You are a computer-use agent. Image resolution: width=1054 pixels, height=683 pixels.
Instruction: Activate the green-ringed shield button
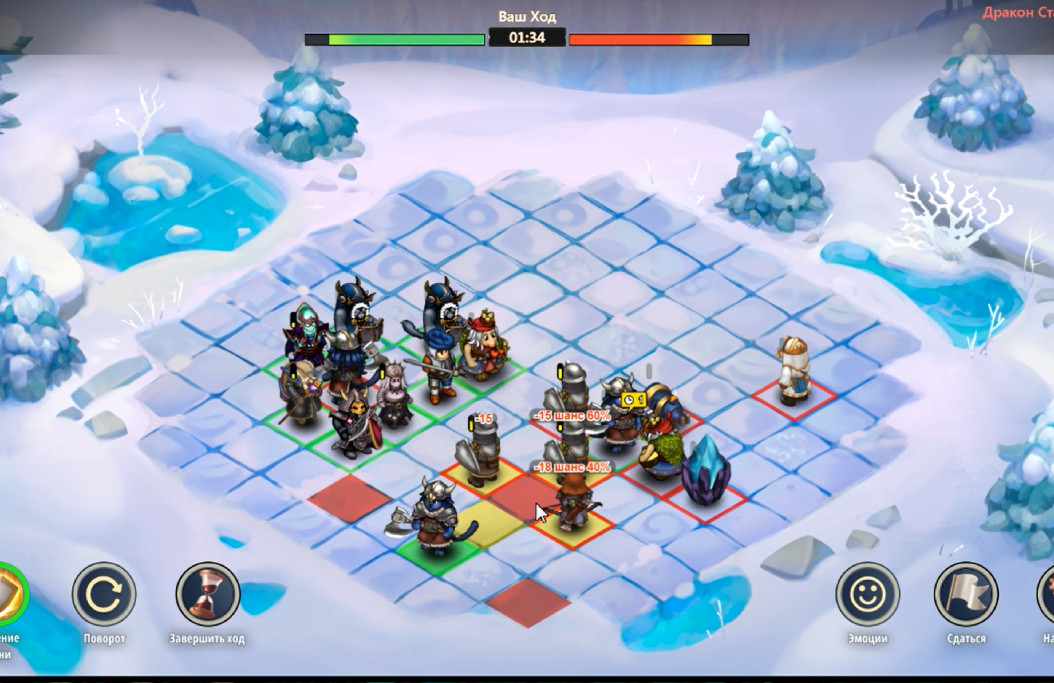coord(10,594)
